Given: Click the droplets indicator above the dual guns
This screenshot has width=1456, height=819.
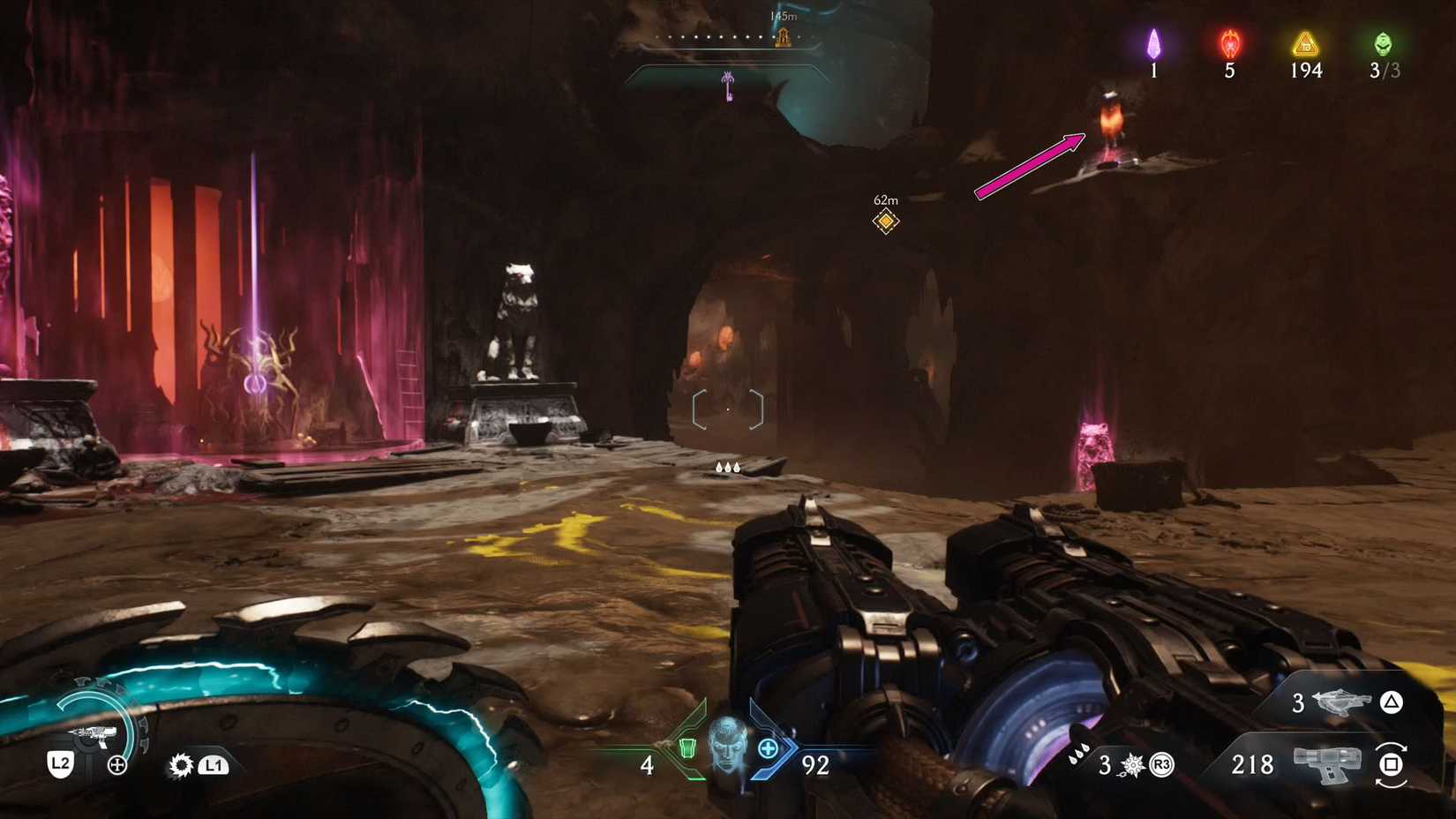Looking at the screenshot, I should click(727, 466).
